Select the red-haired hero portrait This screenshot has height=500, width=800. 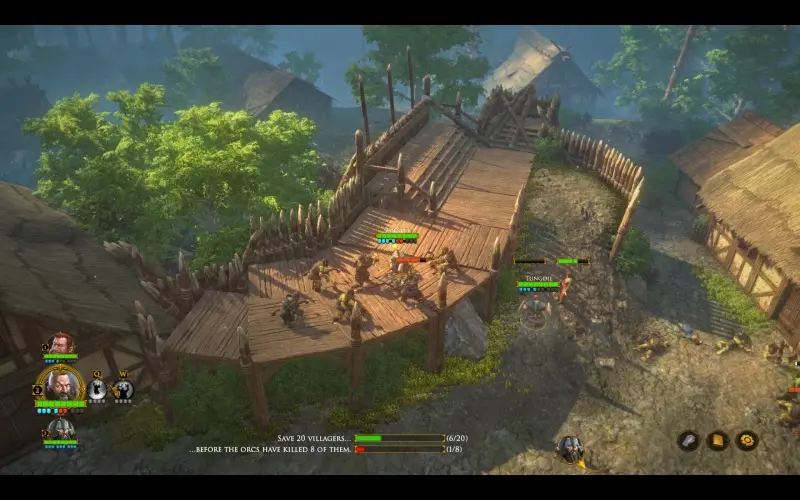point(61,343)
